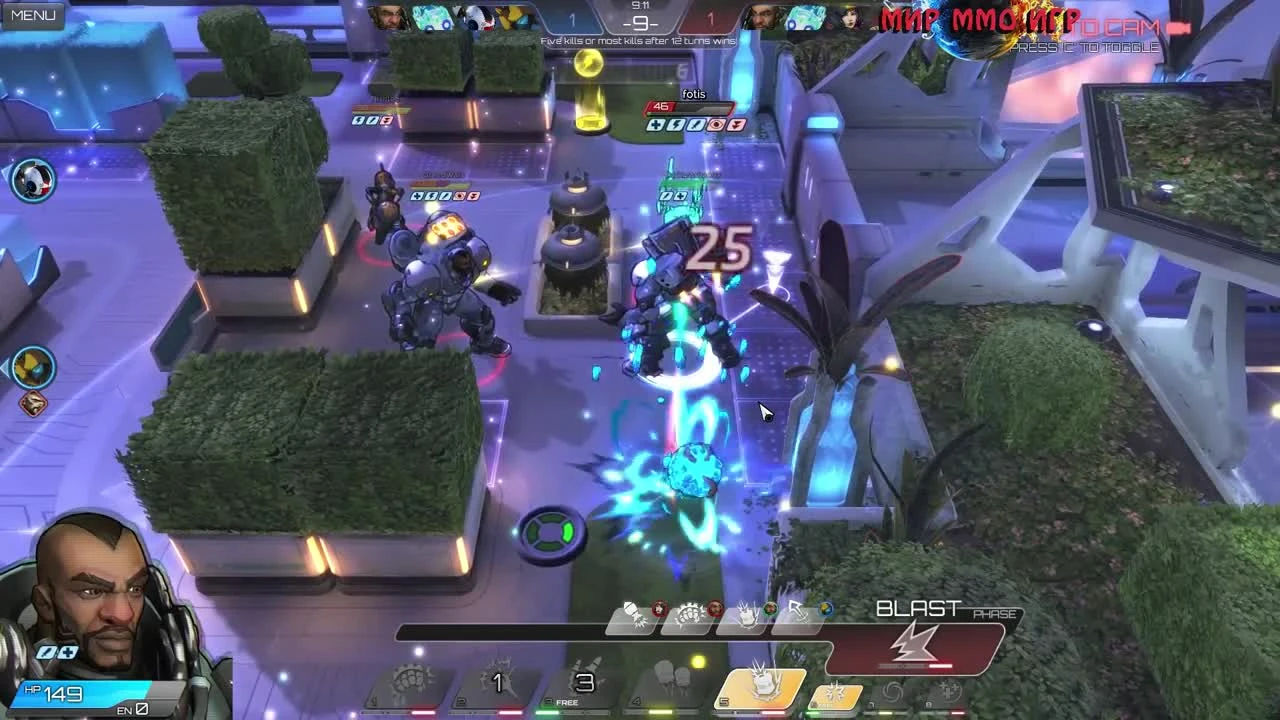Screen dimensions: 1280x720
Task: Toggle the fist action marker on the phase bar
Action: tap(688, 613)
